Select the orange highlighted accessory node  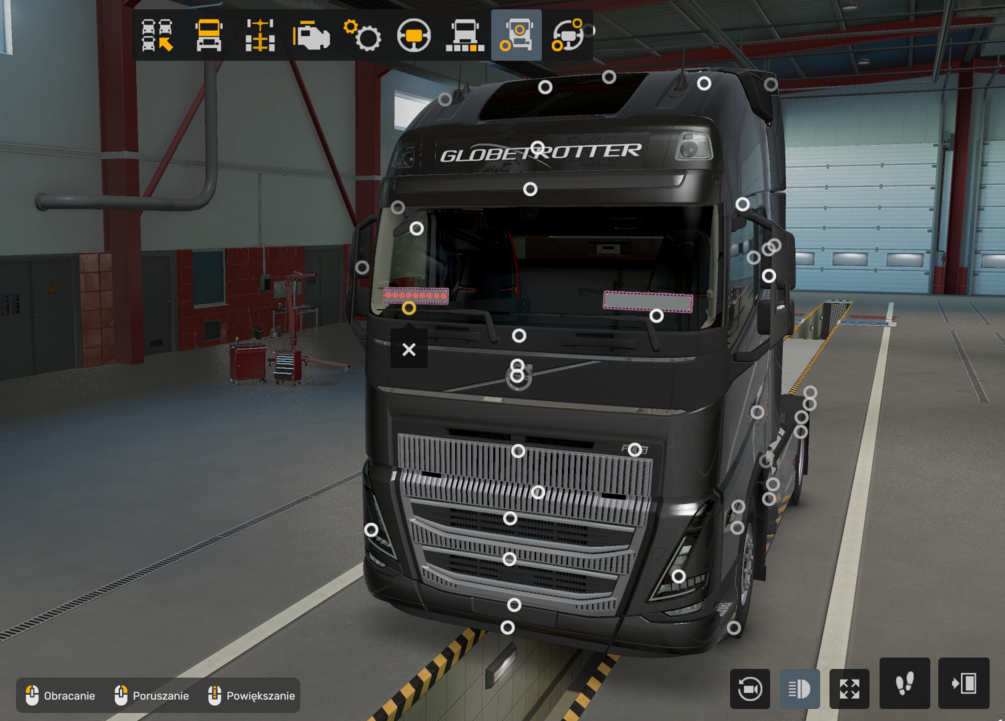click(409, 307)
